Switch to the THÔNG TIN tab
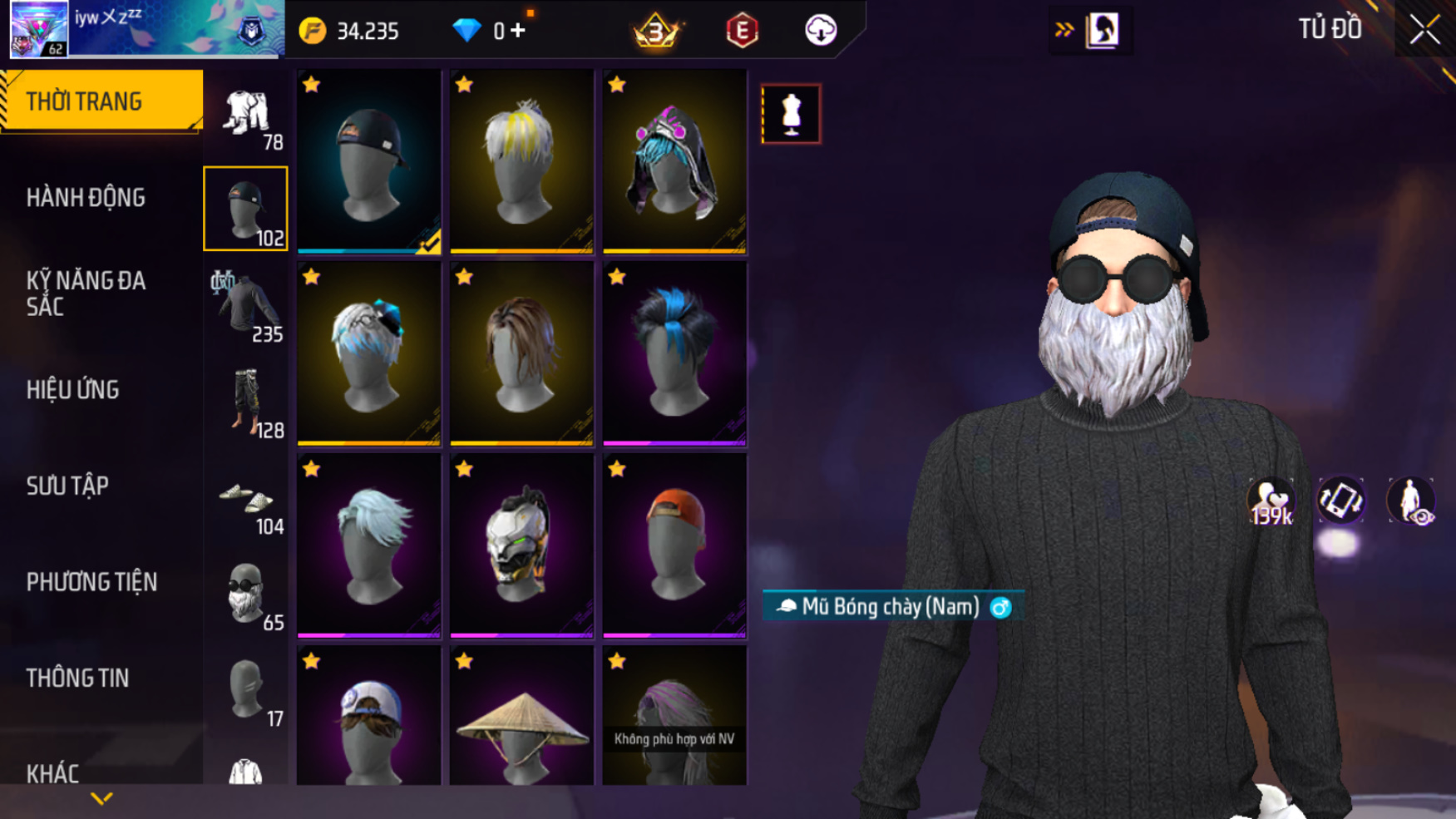This screenshot has width=1456, height=819. click(77, 678)
